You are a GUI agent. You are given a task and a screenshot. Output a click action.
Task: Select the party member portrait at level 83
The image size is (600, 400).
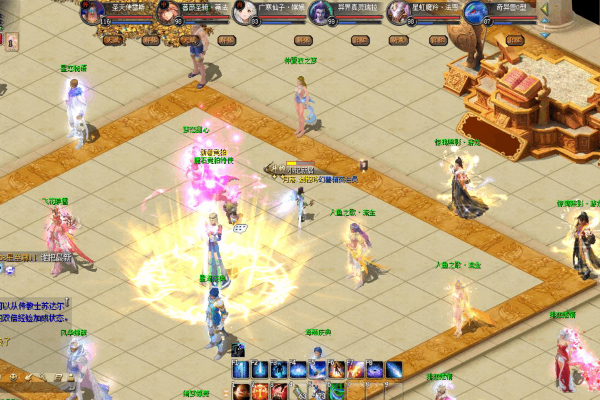coord(244,12)
